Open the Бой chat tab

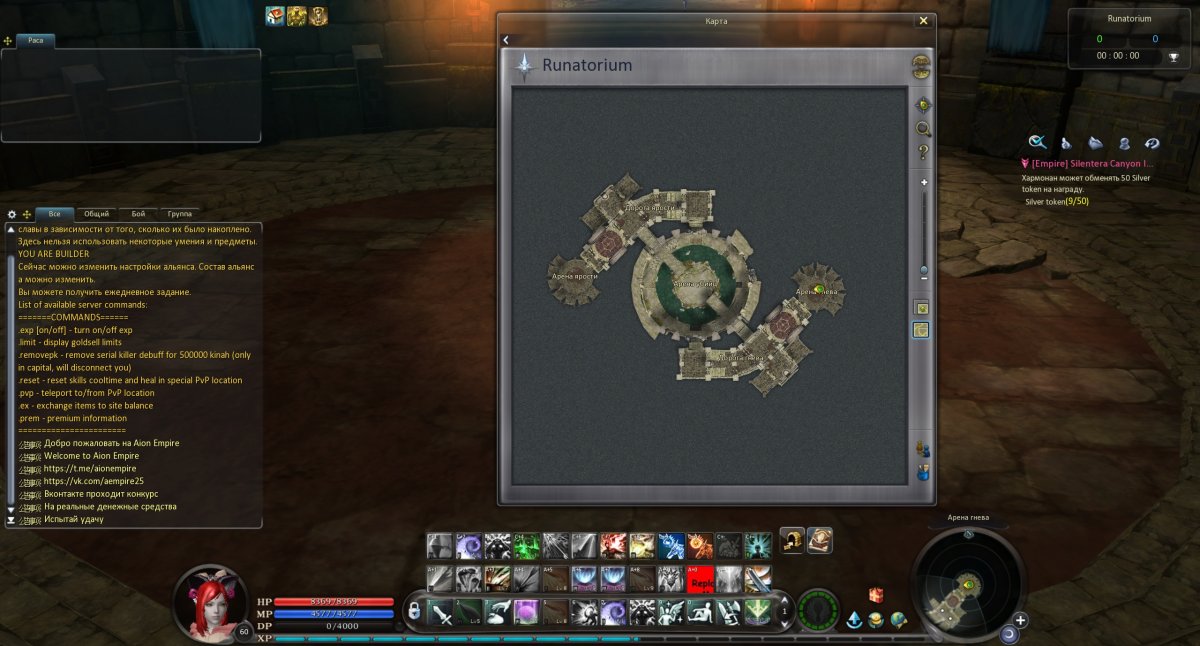coord(138,214)
